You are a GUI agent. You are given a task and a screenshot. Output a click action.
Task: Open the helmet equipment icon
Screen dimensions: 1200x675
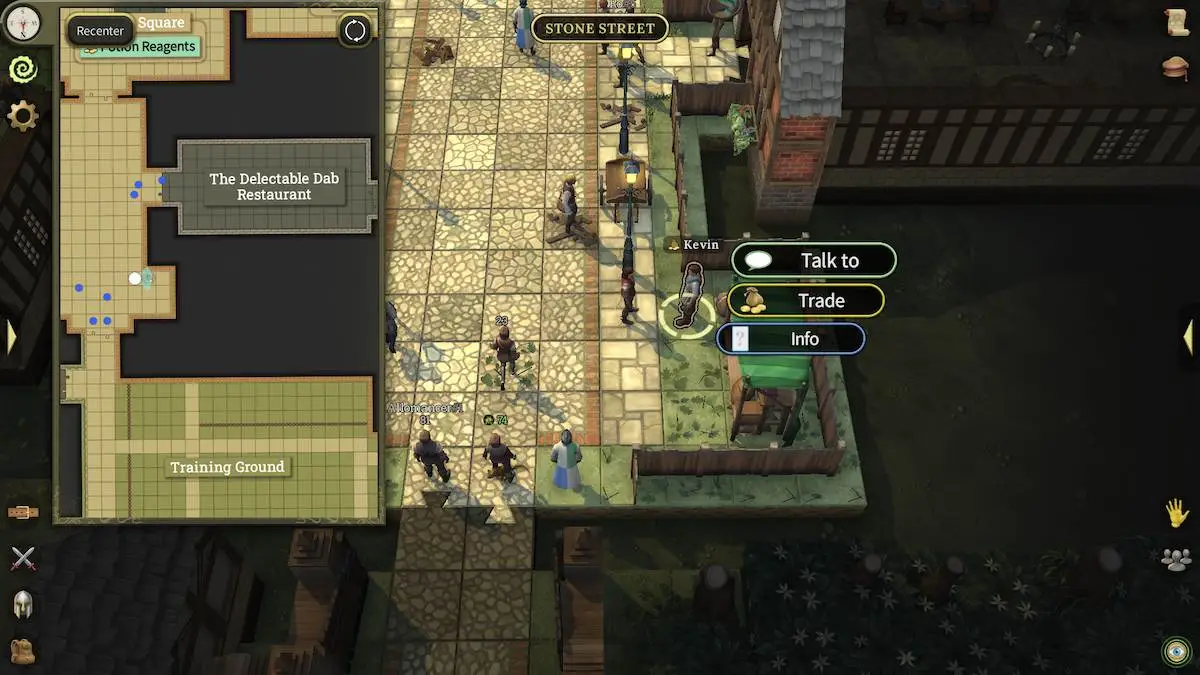point(22,604)
